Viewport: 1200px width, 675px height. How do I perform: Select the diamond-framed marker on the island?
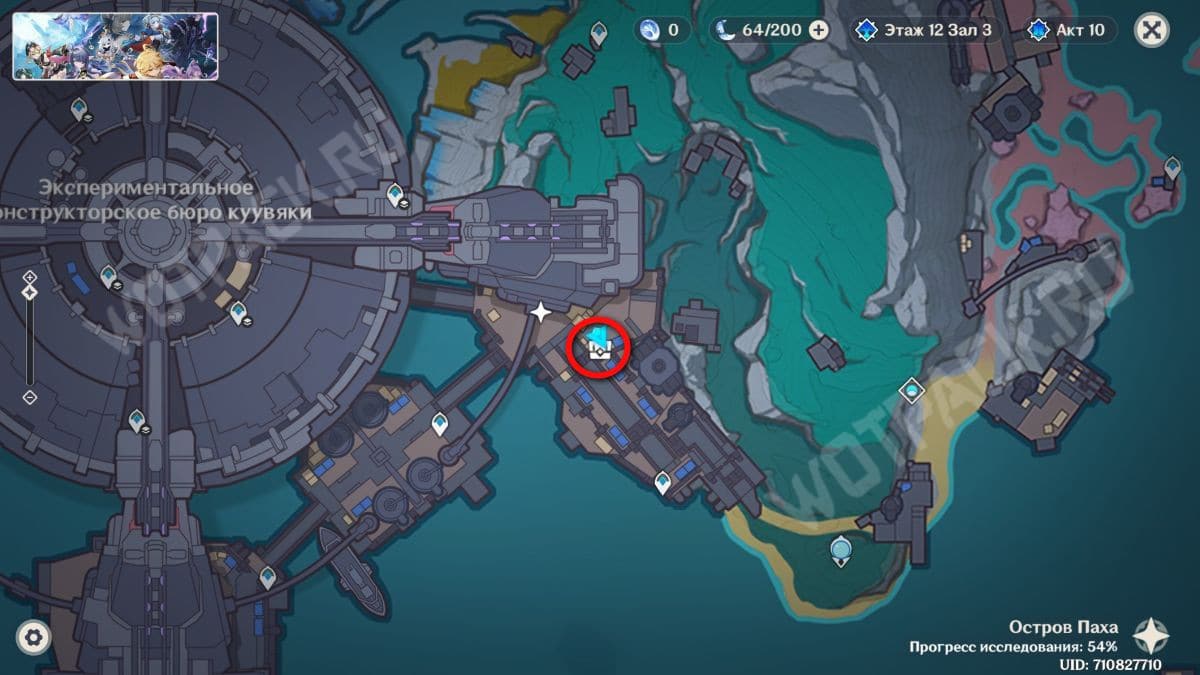pos(911,389)
